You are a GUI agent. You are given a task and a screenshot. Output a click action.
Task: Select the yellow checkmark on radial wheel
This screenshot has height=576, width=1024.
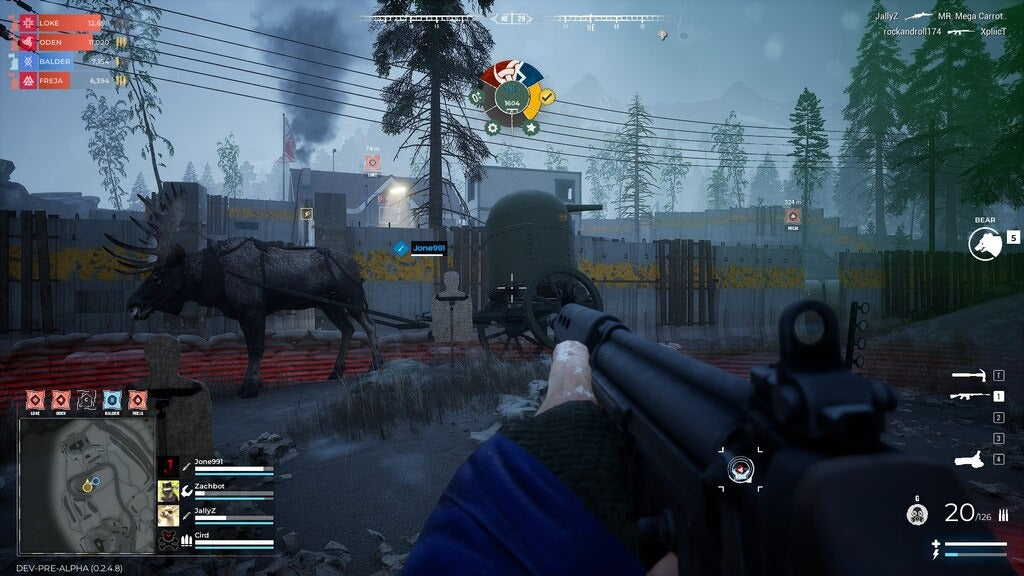(548, 97)
